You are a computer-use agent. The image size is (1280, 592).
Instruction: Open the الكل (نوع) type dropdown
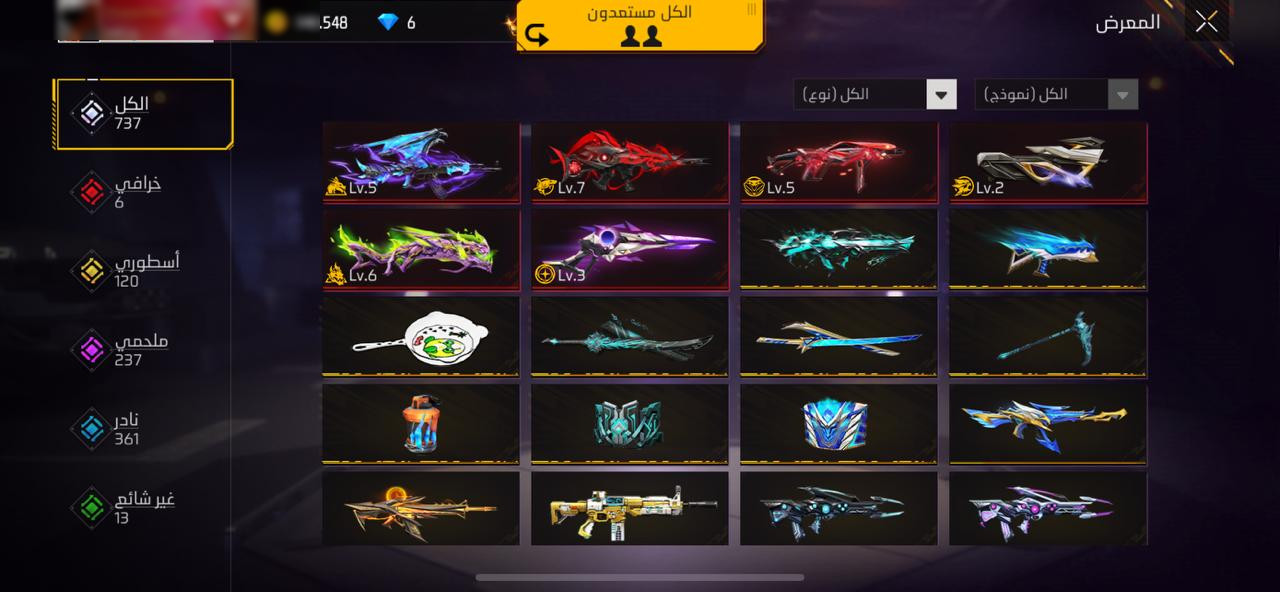[x=875, y=95]
